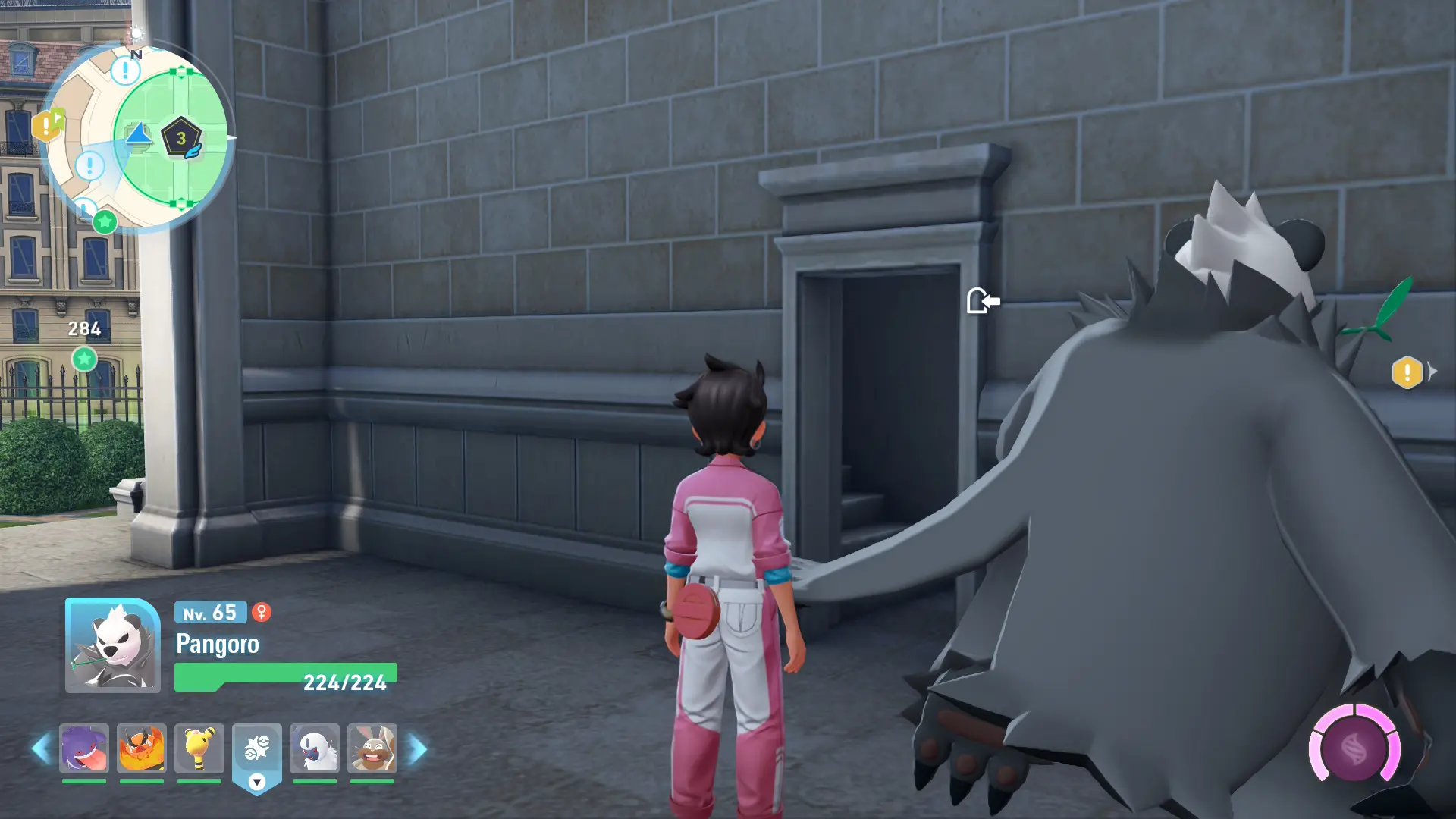Click the Poké Ball swap slot
1456x819 pixels.
257,751
